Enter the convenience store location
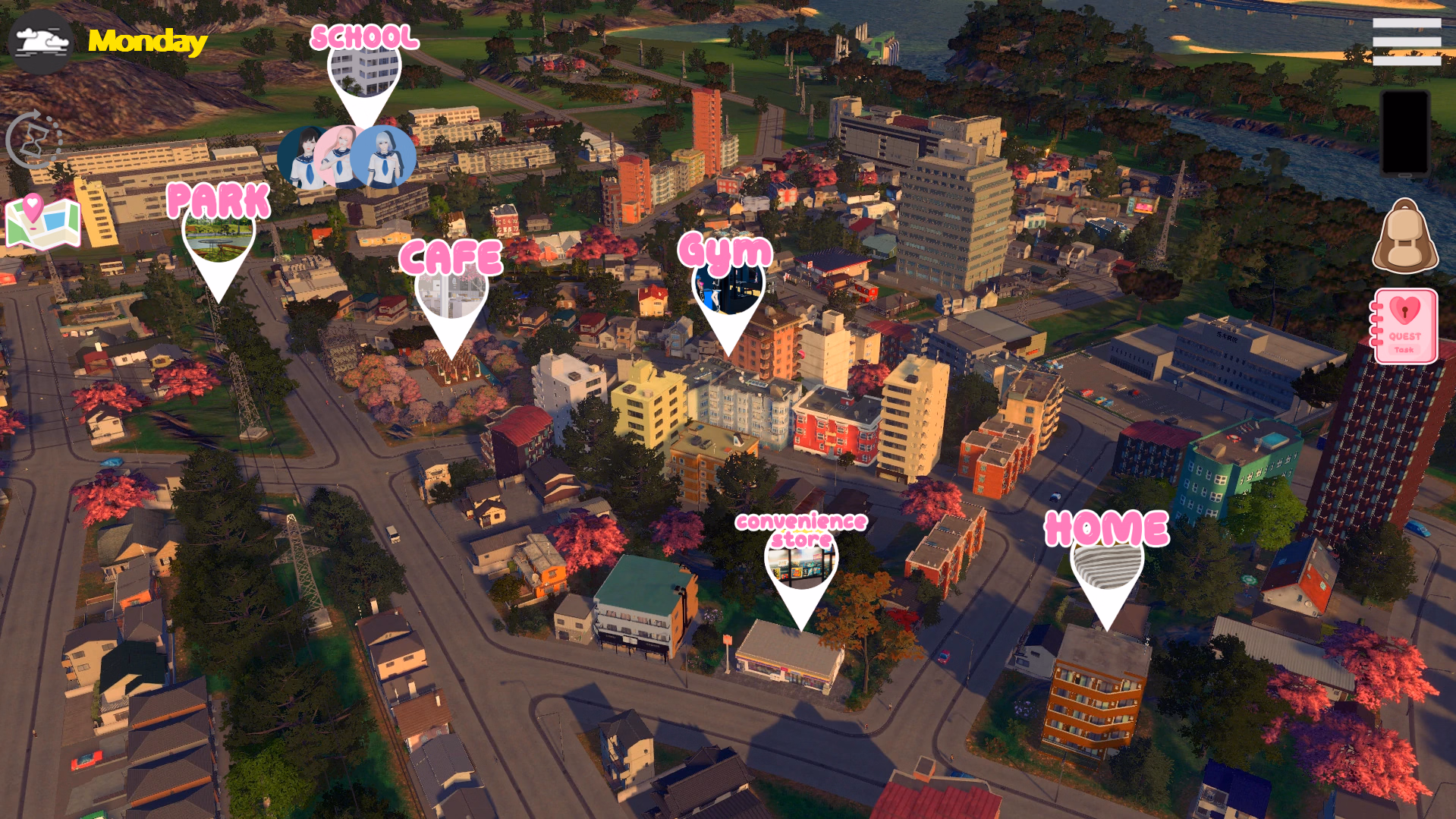This screenshot has width=1456, height=819. pyautogui.click(x=801, y=563)
